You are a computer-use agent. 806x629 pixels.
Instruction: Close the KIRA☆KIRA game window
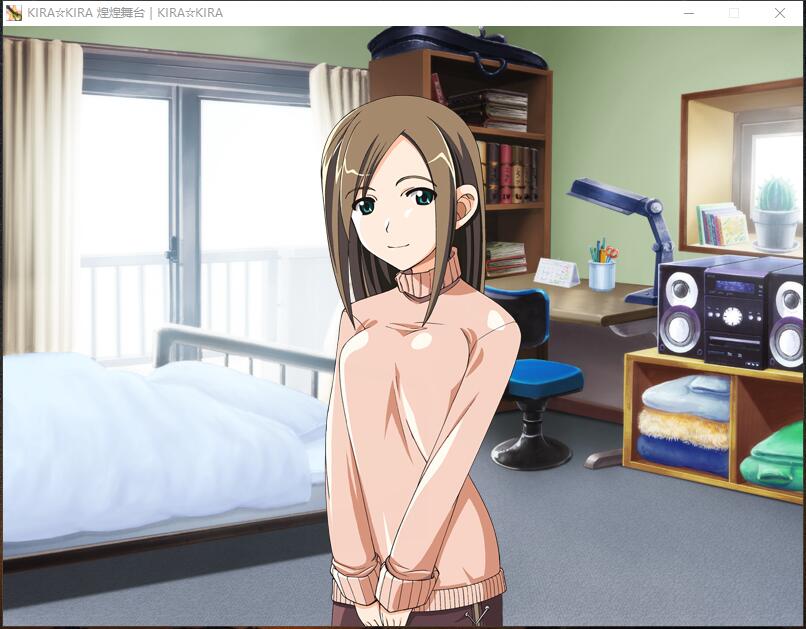click(x=779, y=13)
